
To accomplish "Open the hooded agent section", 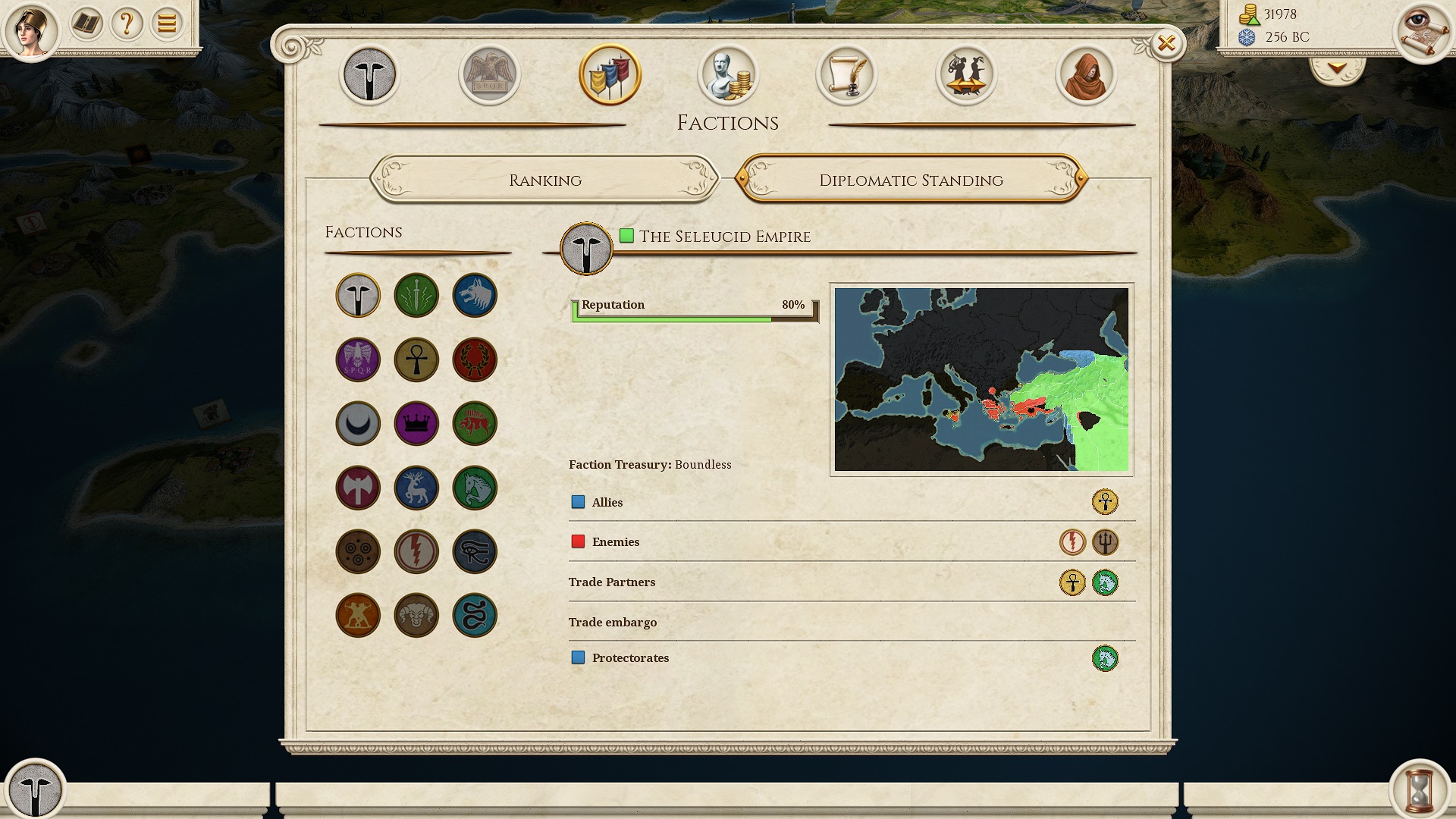I will [1085, 75].
